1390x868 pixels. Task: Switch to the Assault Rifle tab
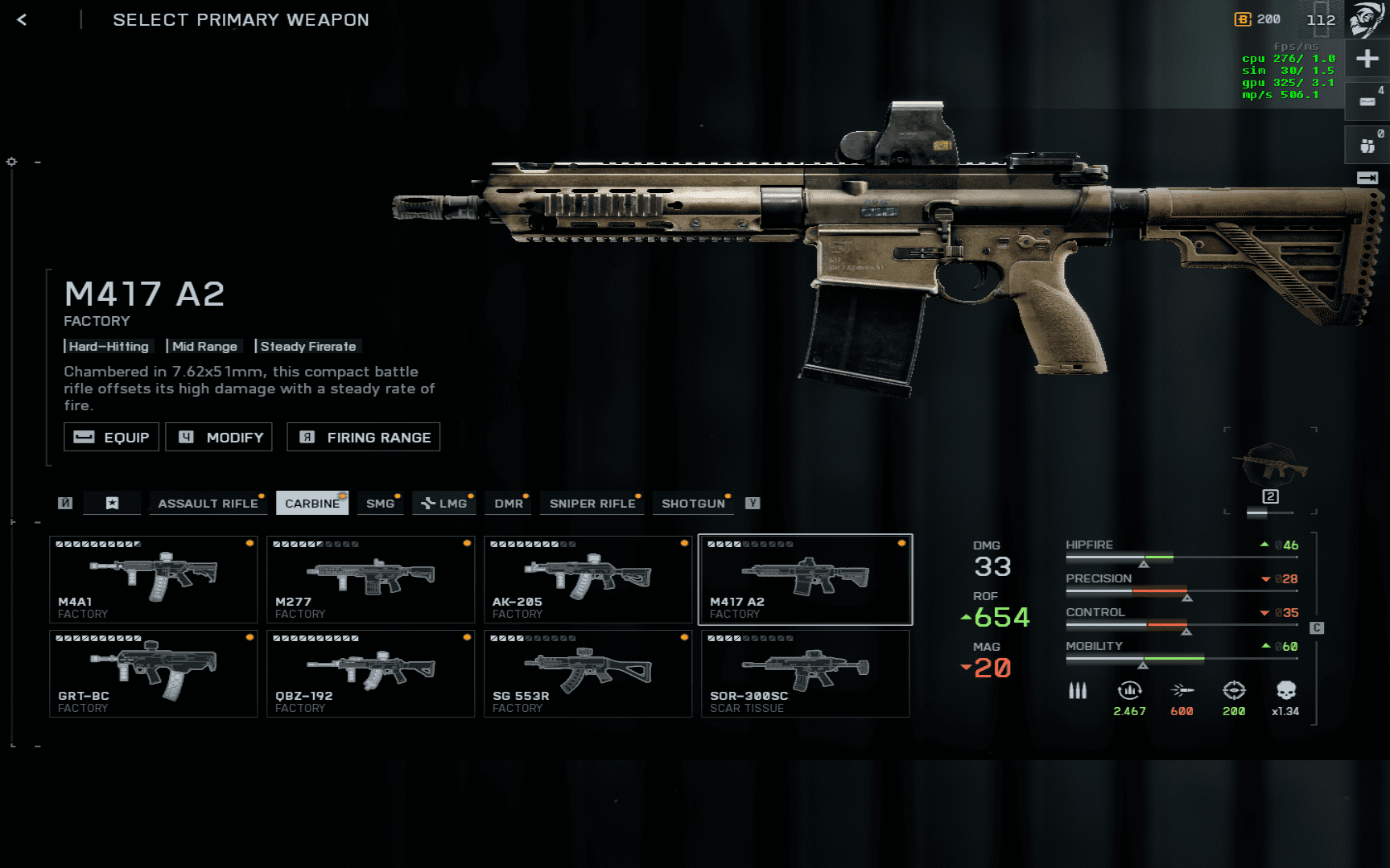(x=208, y=504)
